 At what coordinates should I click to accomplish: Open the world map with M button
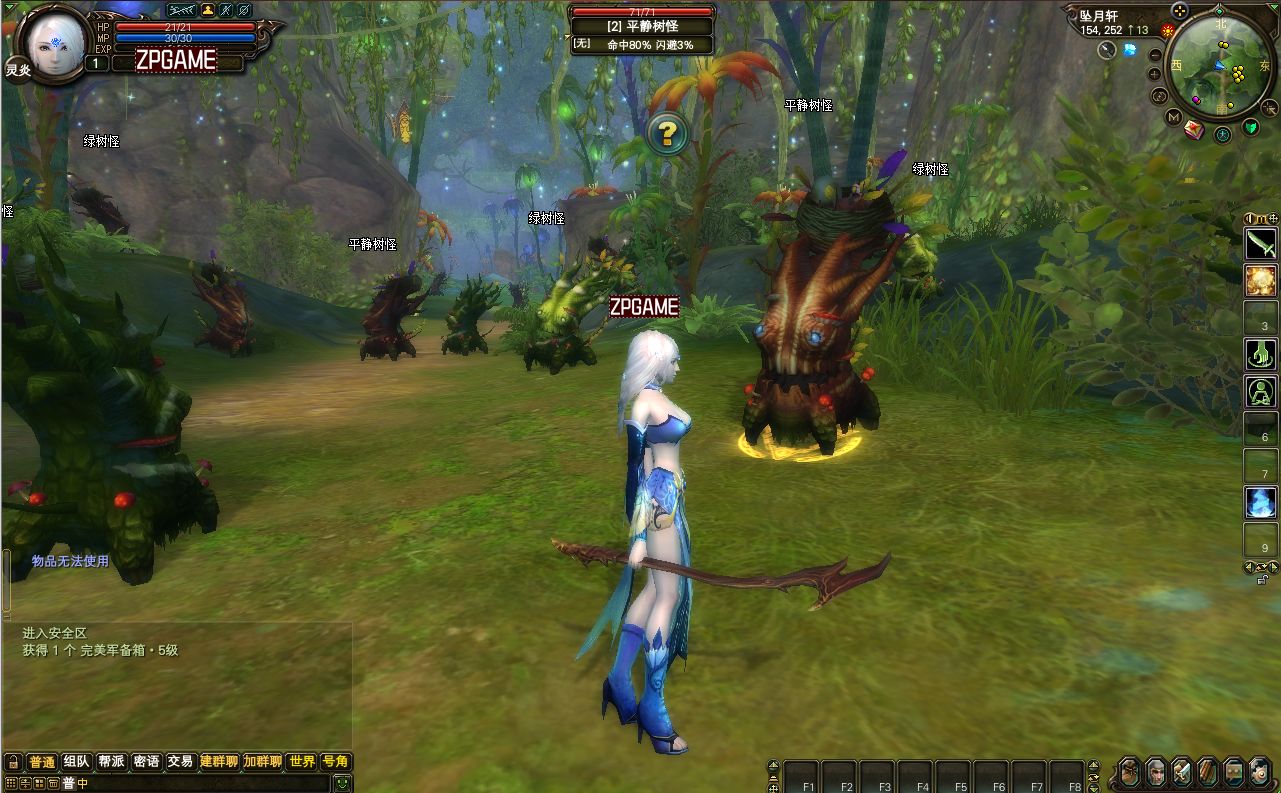click(1174, 117)
